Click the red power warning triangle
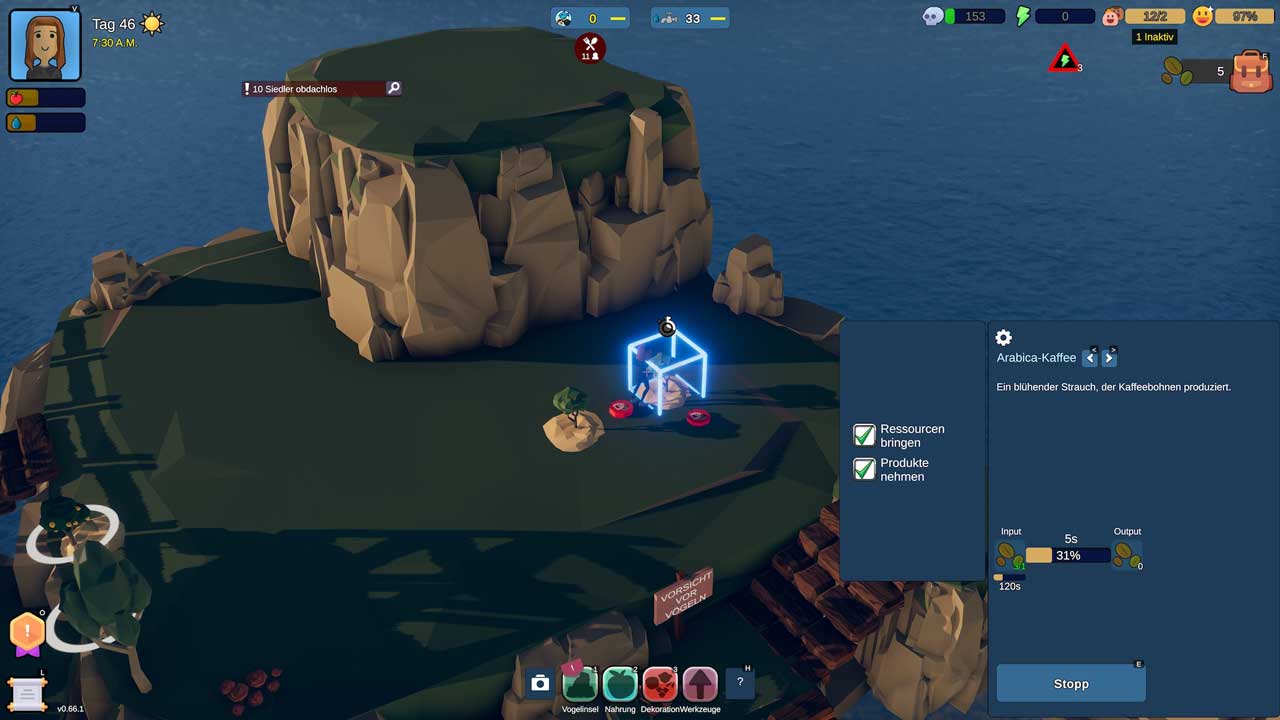The height and width of the screenshot is (720, 1280). (x=1064, y=59)
